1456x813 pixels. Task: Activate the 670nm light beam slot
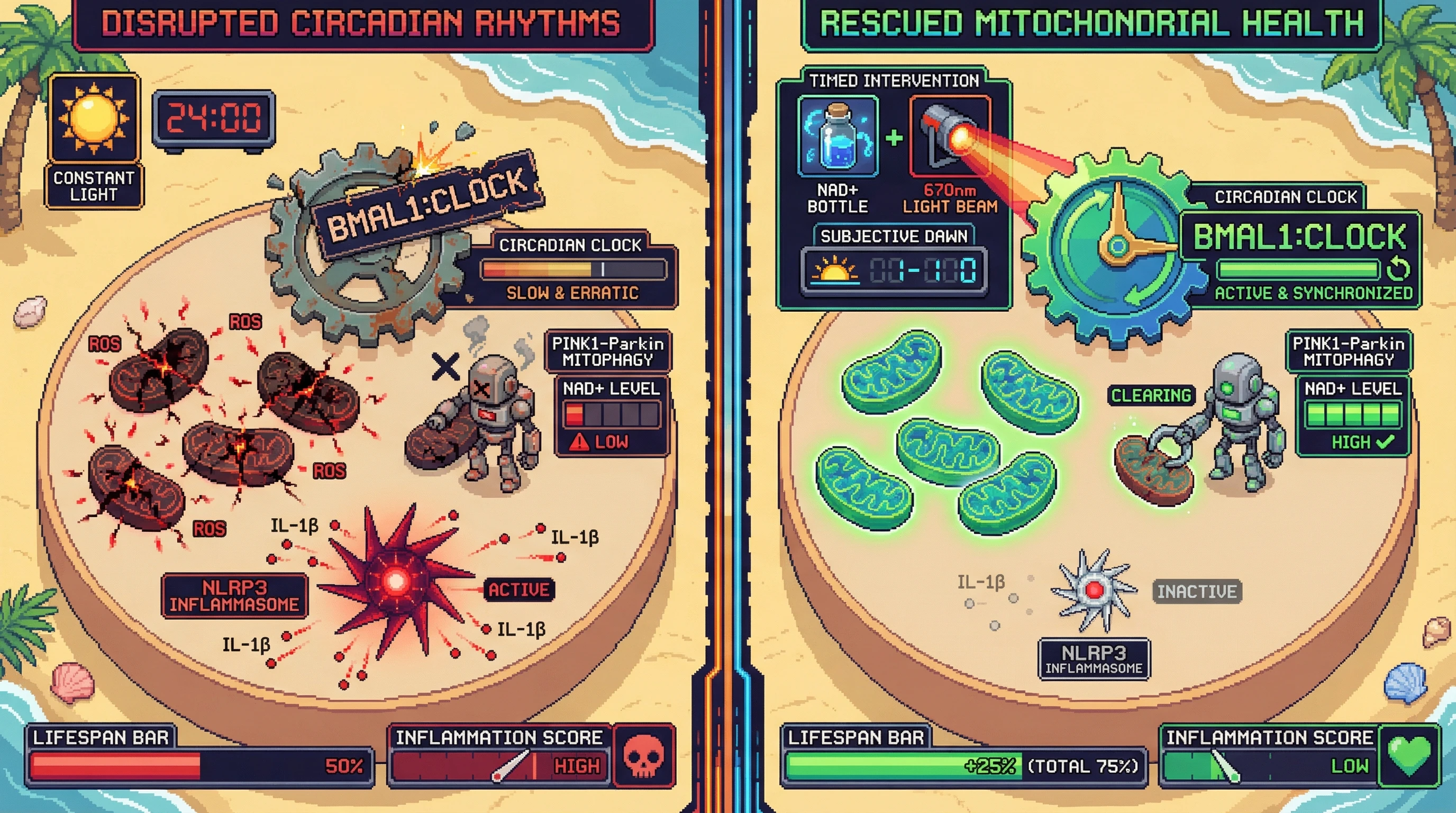(x=950, y=138)
